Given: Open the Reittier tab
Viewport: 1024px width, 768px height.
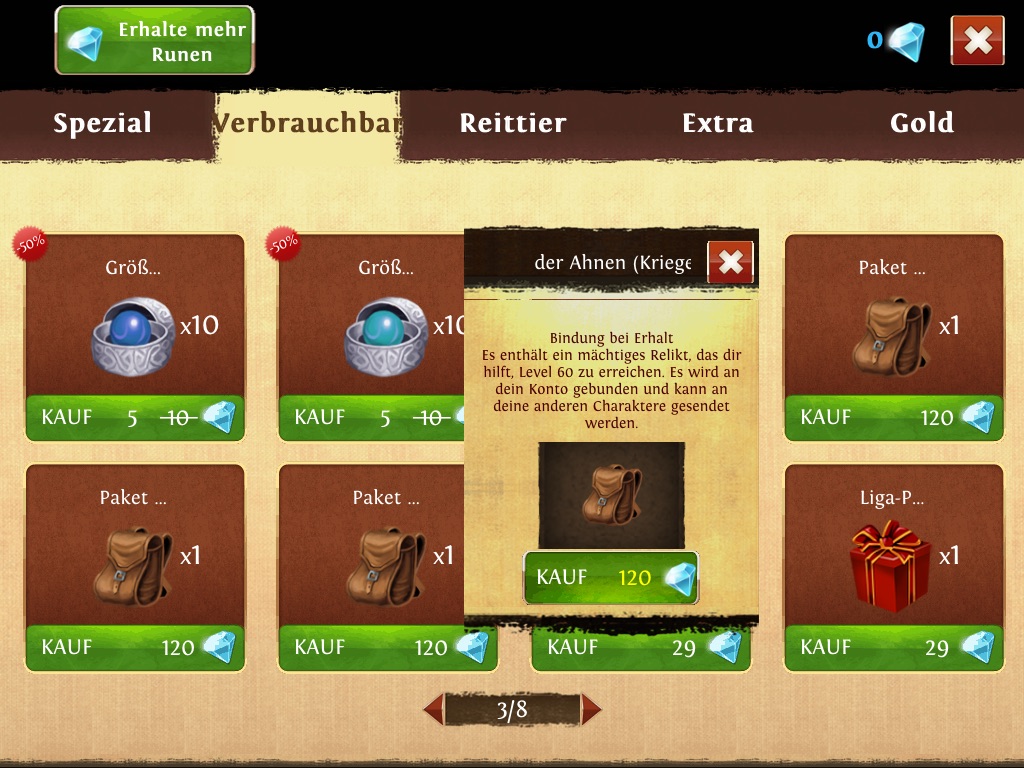Looking at the screenshot, I should (513, 123).
